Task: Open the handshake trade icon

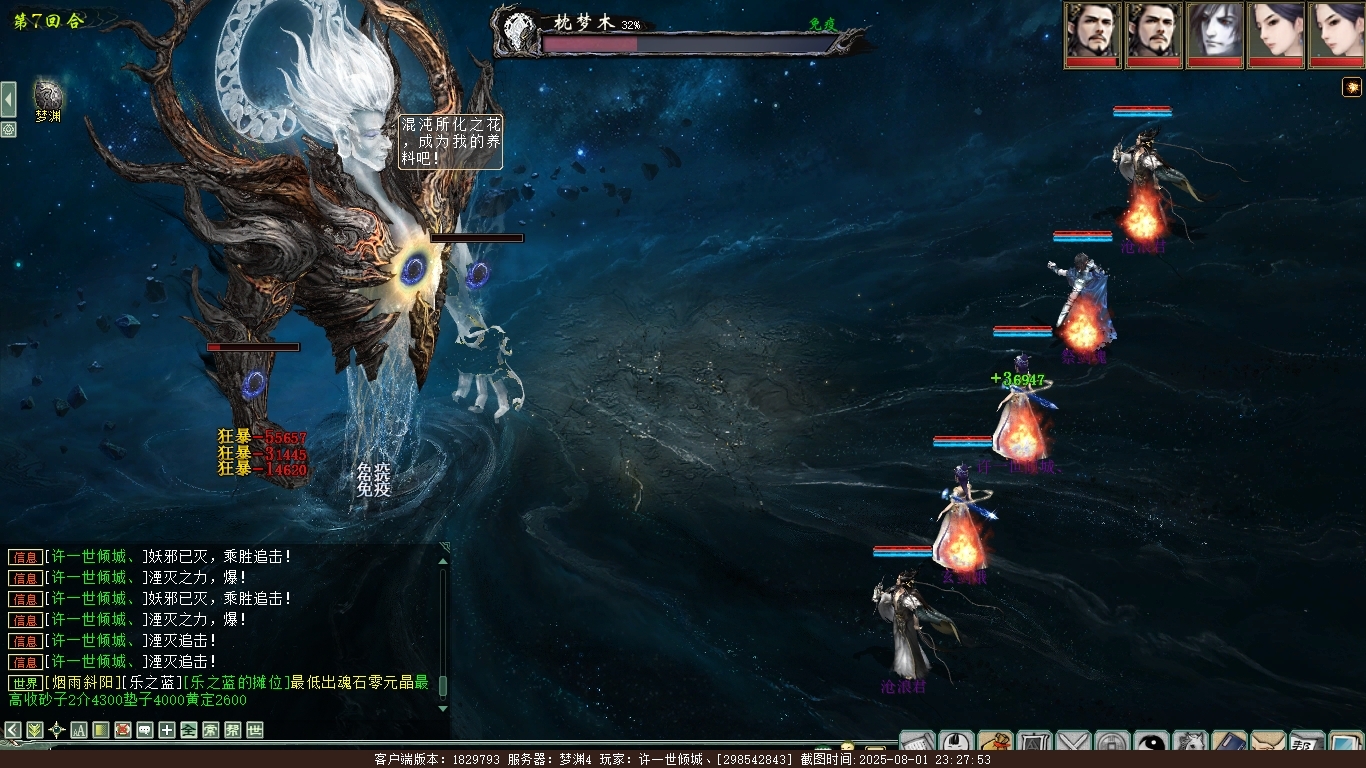Action: (x=1268, y=743)
